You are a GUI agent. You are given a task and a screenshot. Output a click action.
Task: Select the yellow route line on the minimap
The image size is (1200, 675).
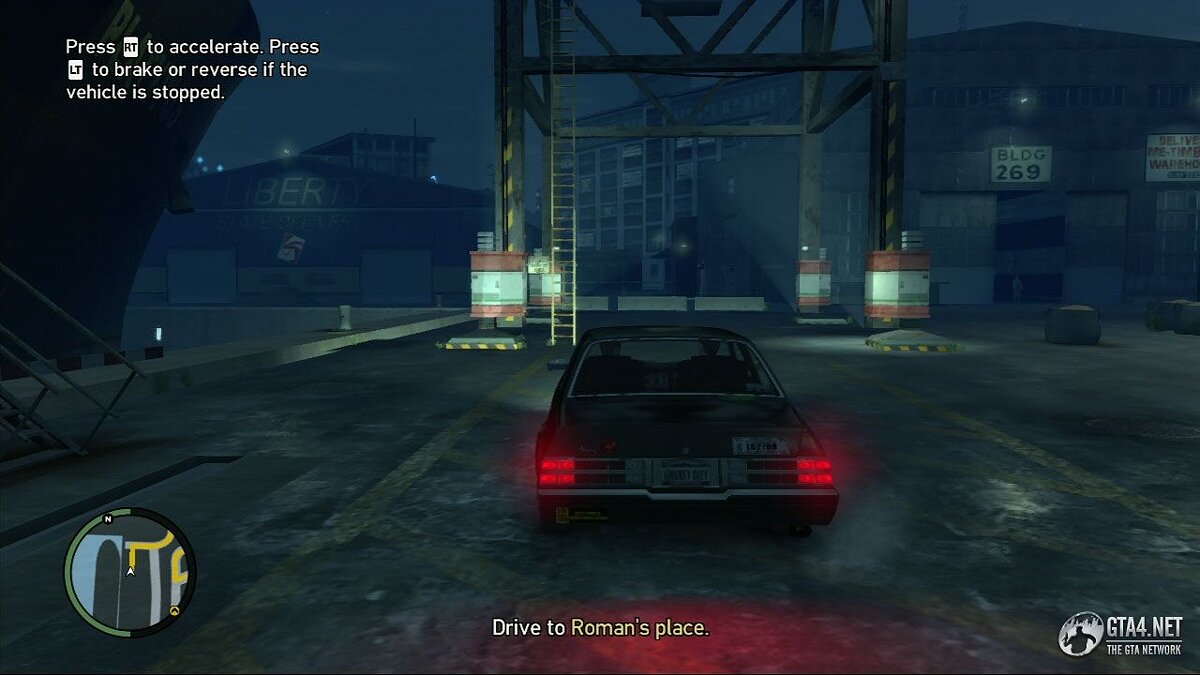[150, 547]
